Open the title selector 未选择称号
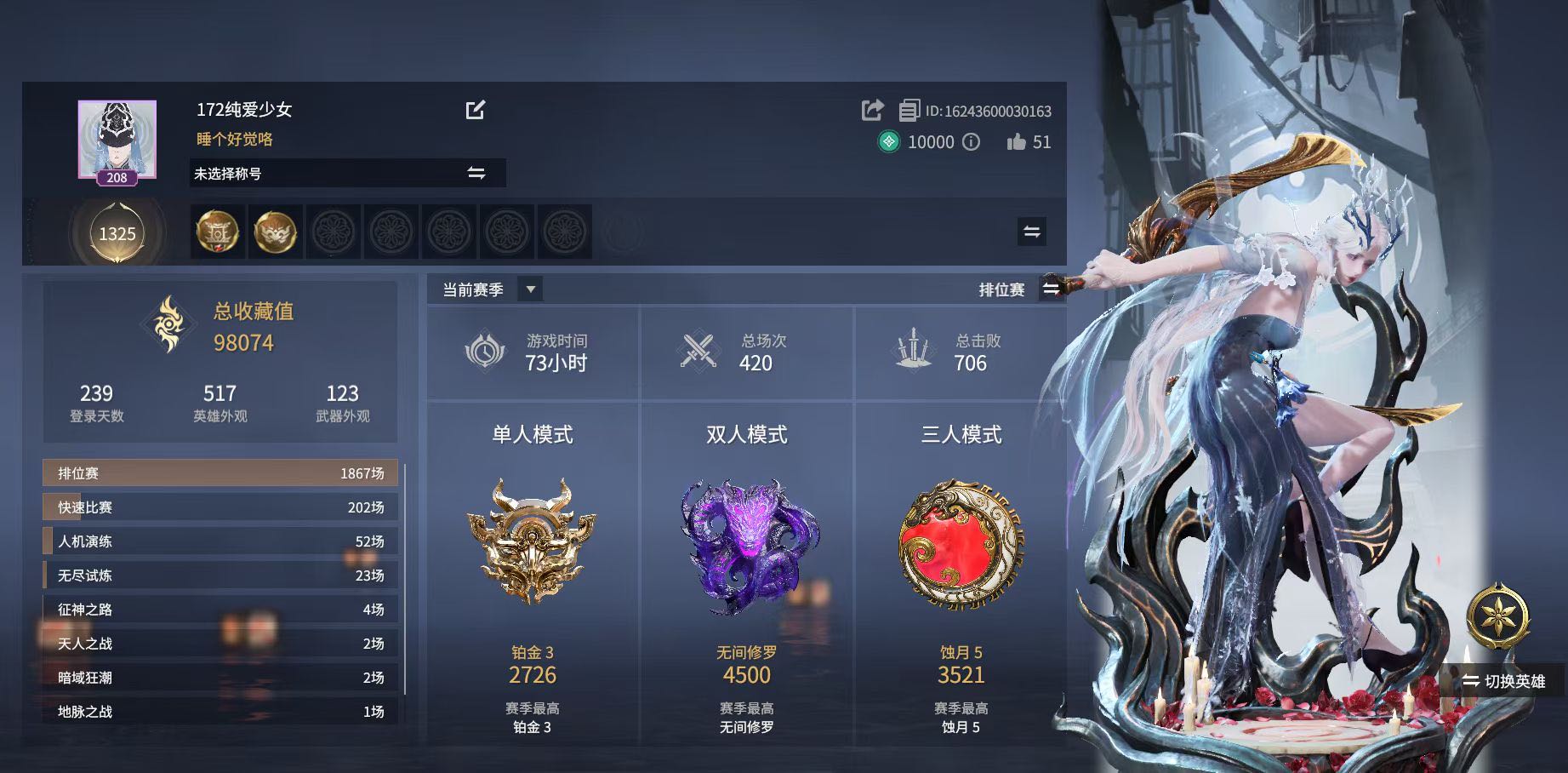The height and width of the screenshot is (773, 1568). click(347, 173)
